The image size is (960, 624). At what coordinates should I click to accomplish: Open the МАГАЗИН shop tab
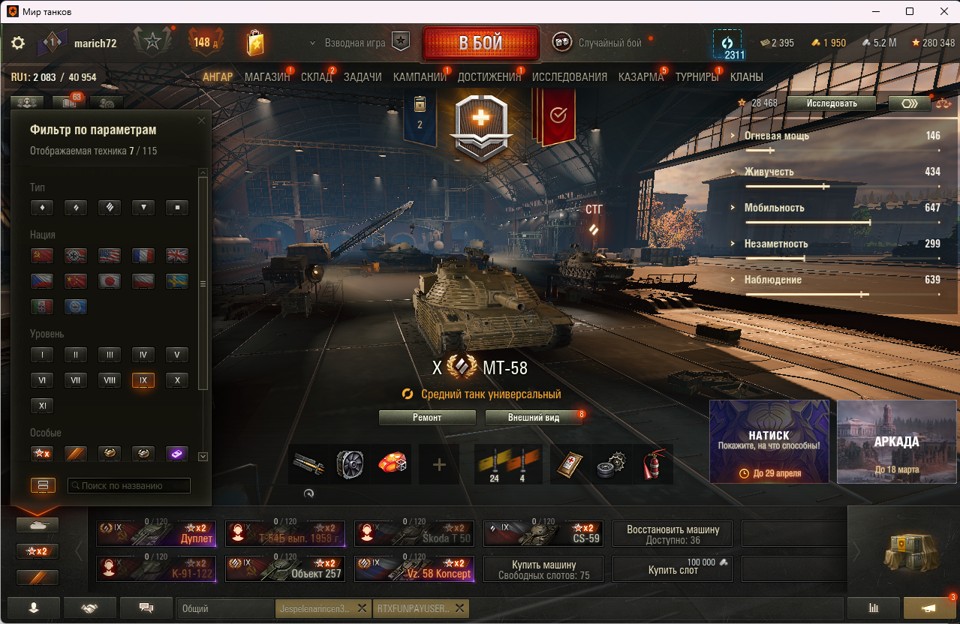pos(267,77)
